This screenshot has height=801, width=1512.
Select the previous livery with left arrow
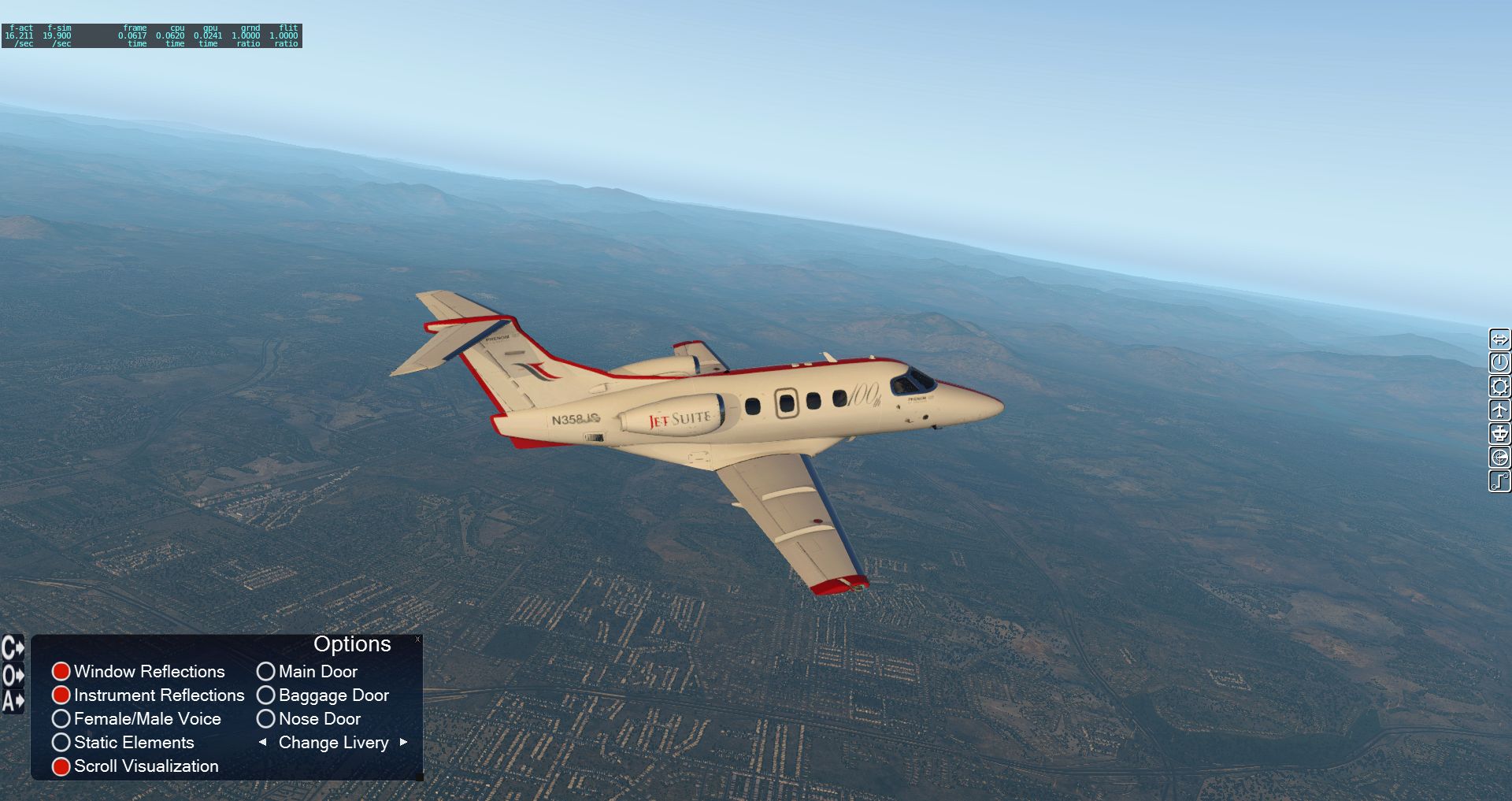click(263, 742)
